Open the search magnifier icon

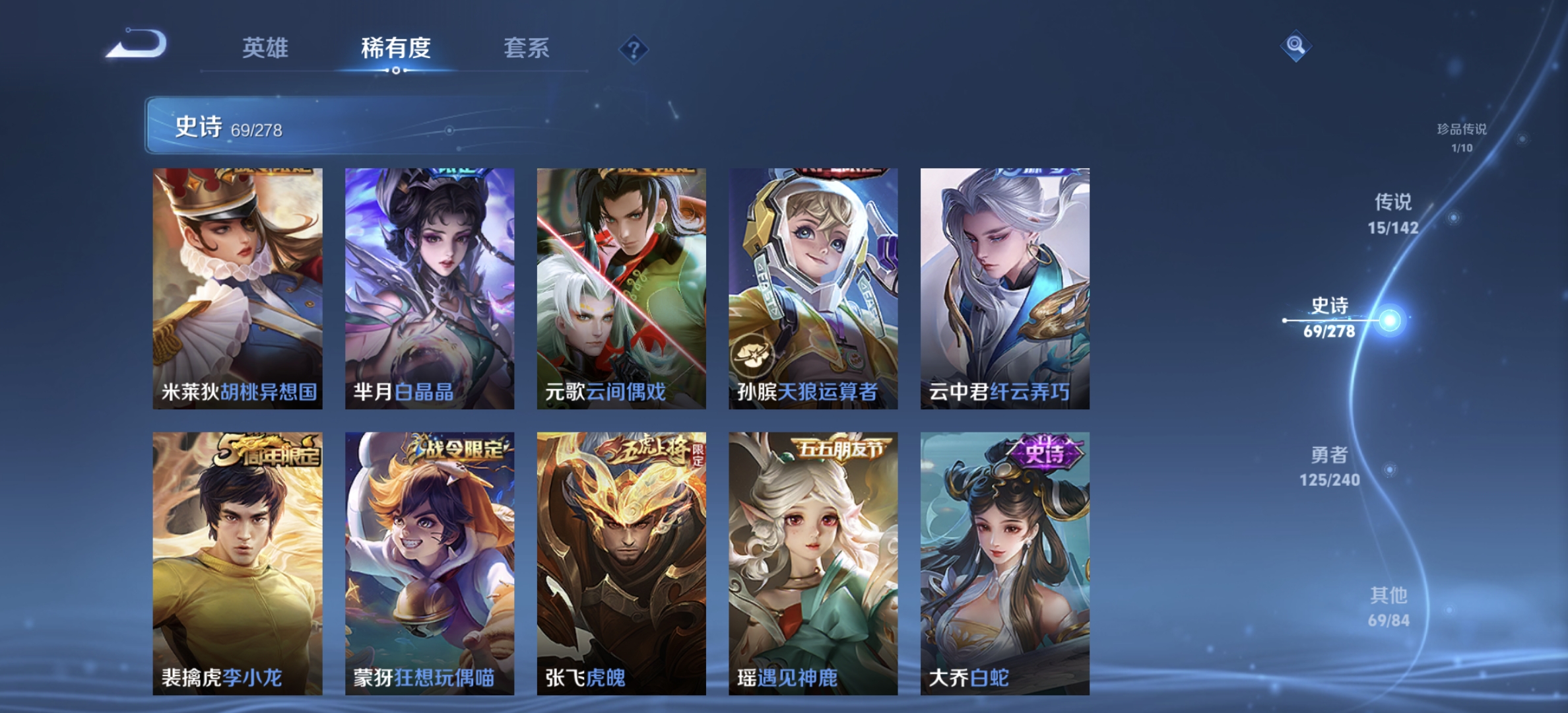click(x=1295, y=44)
